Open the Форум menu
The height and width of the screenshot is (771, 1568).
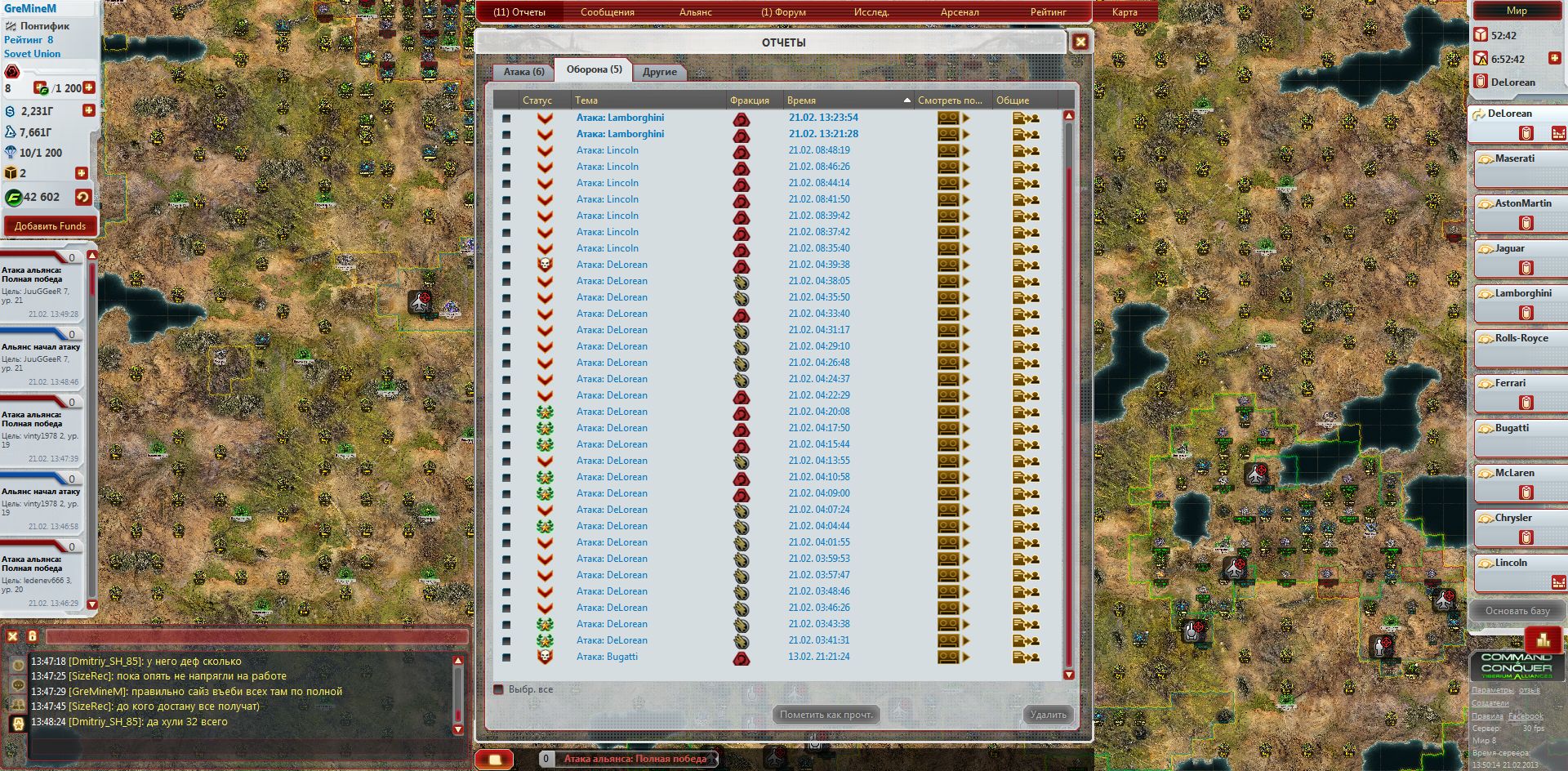pyautogui.click(x=783, y=12)
